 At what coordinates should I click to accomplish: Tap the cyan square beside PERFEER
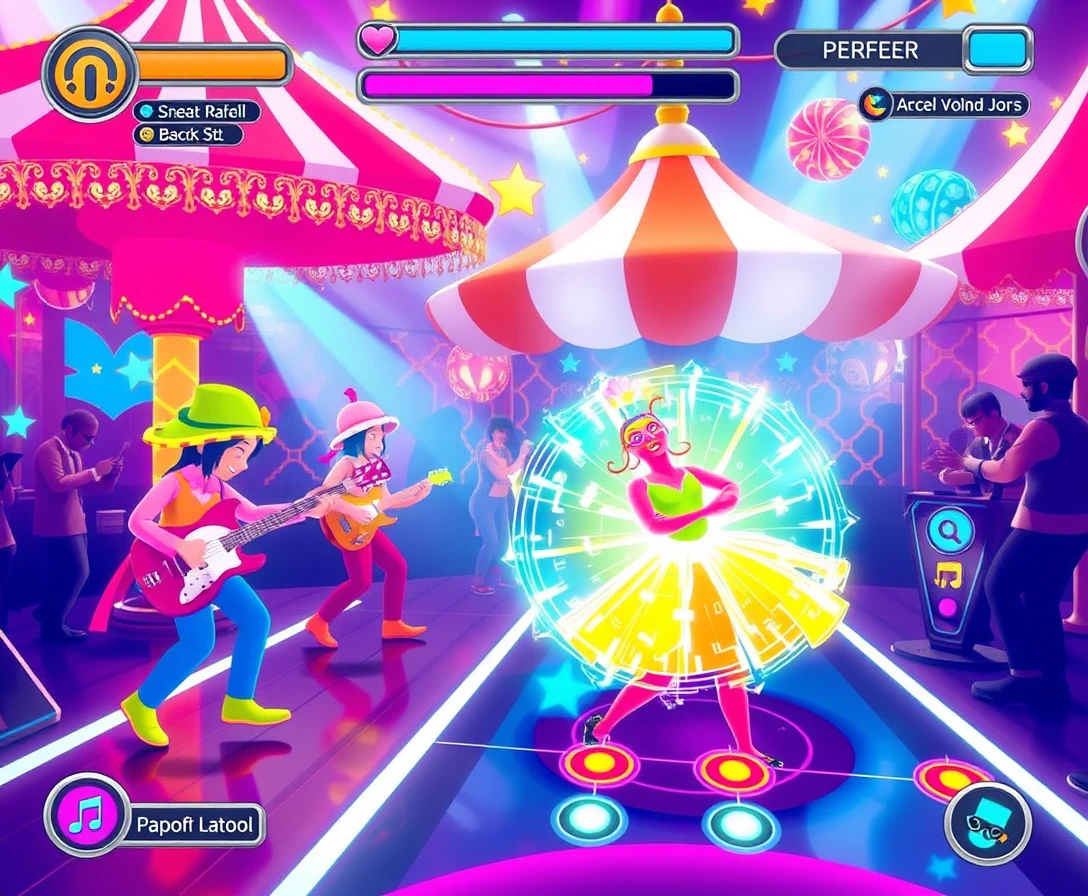tap(997, 50)
